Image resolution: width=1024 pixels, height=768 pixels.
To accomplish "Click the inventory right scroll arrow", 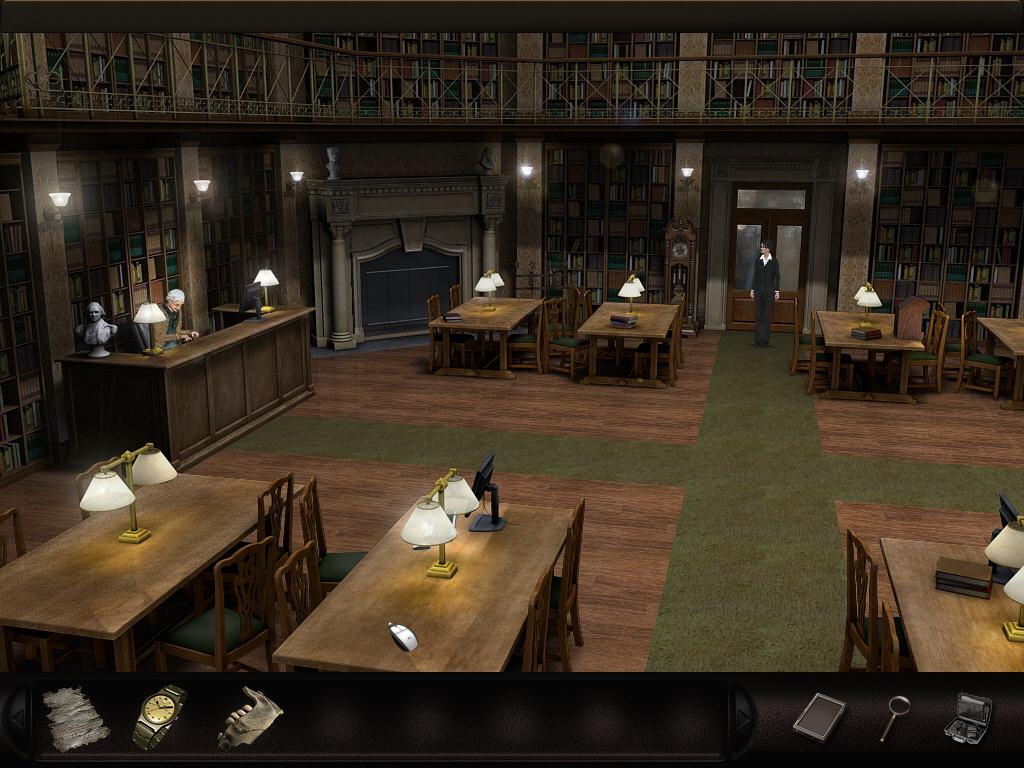I will click(743, 717).
